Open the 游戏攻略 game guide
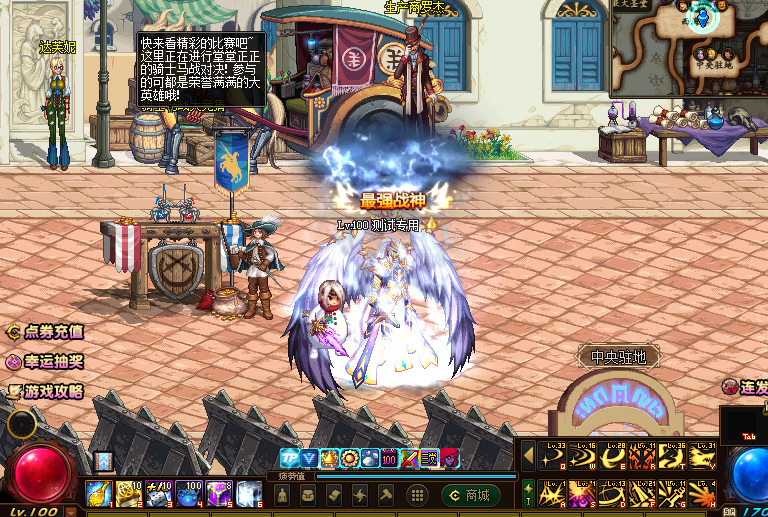 click(46, 392)
